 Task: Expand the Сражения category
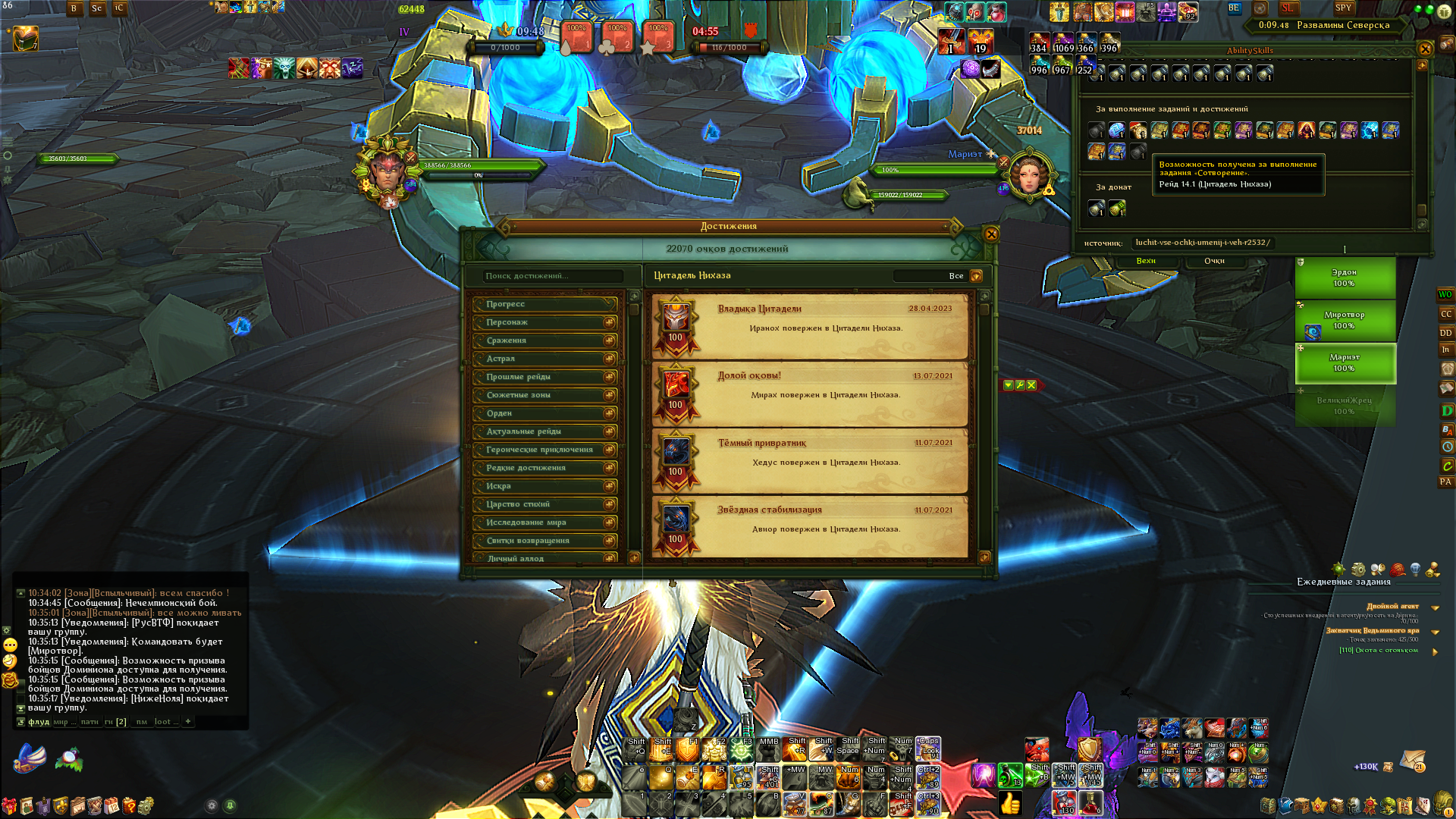click(x=544, y=340)
